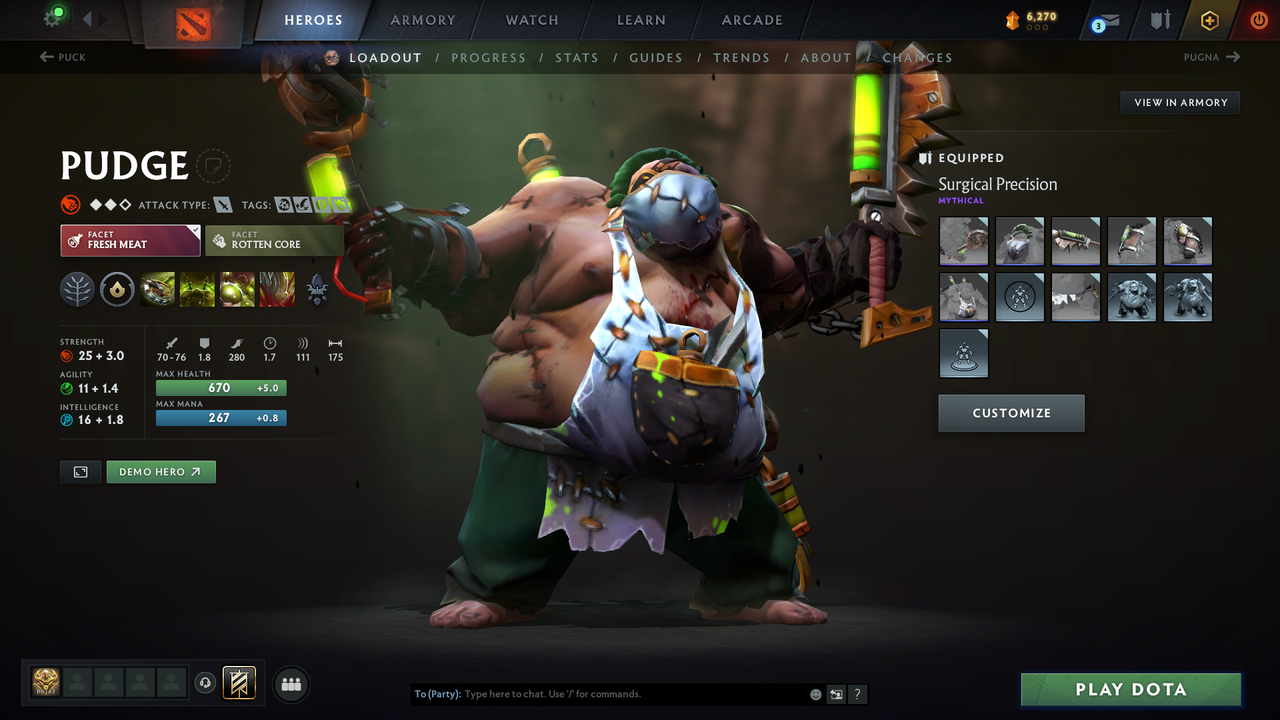Open the Rot ability icon
Viewport: 1280px width, 720px height.
tap(197, 289)
